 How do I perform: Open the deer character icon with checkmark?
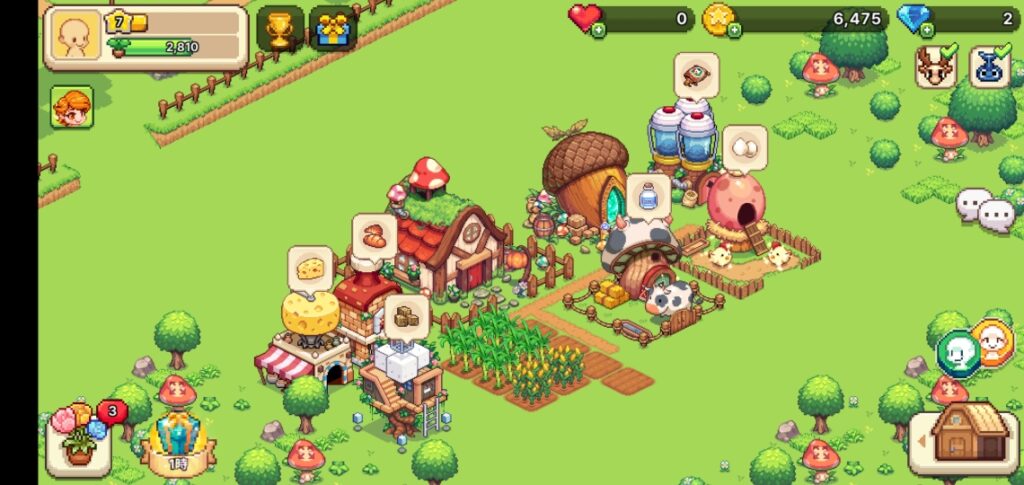point(936,66)
